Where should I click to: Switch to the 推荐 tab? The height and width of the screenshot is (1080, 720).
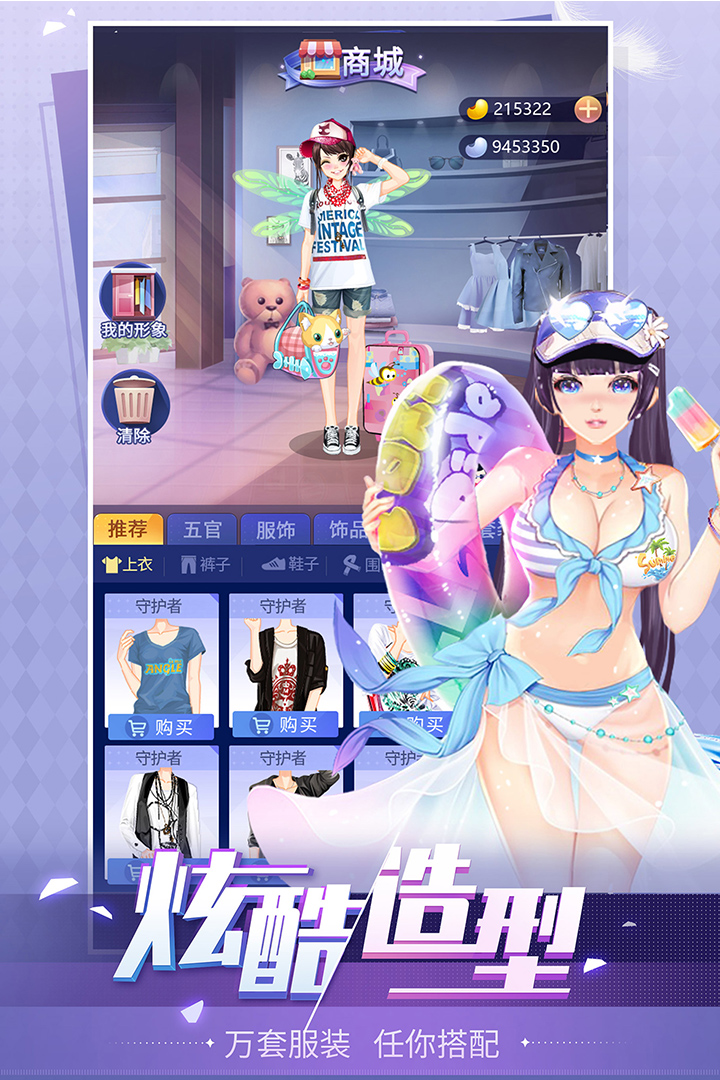[x=128, y=528]
